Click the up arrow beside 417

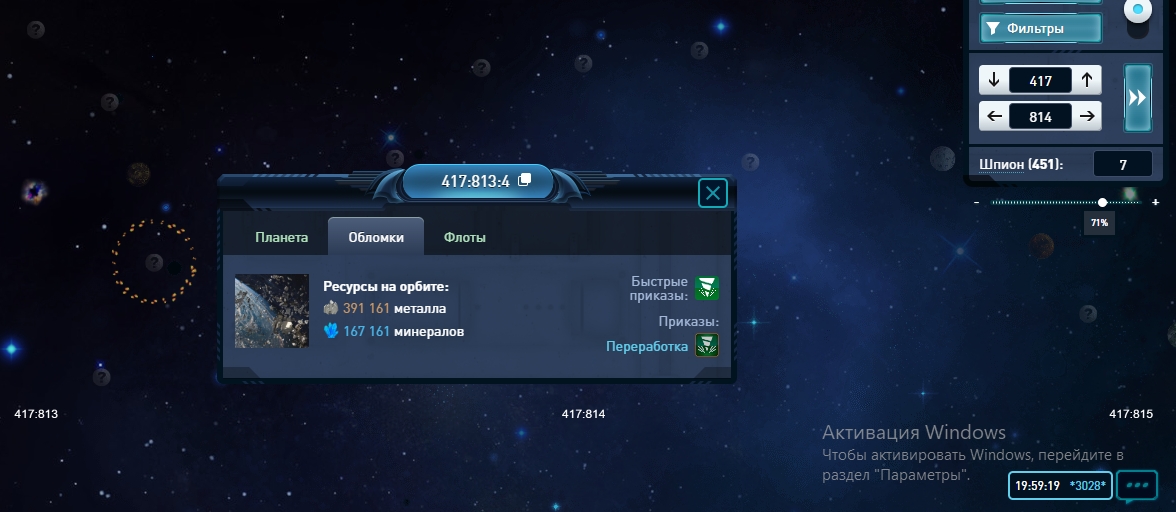[1086, 81]
